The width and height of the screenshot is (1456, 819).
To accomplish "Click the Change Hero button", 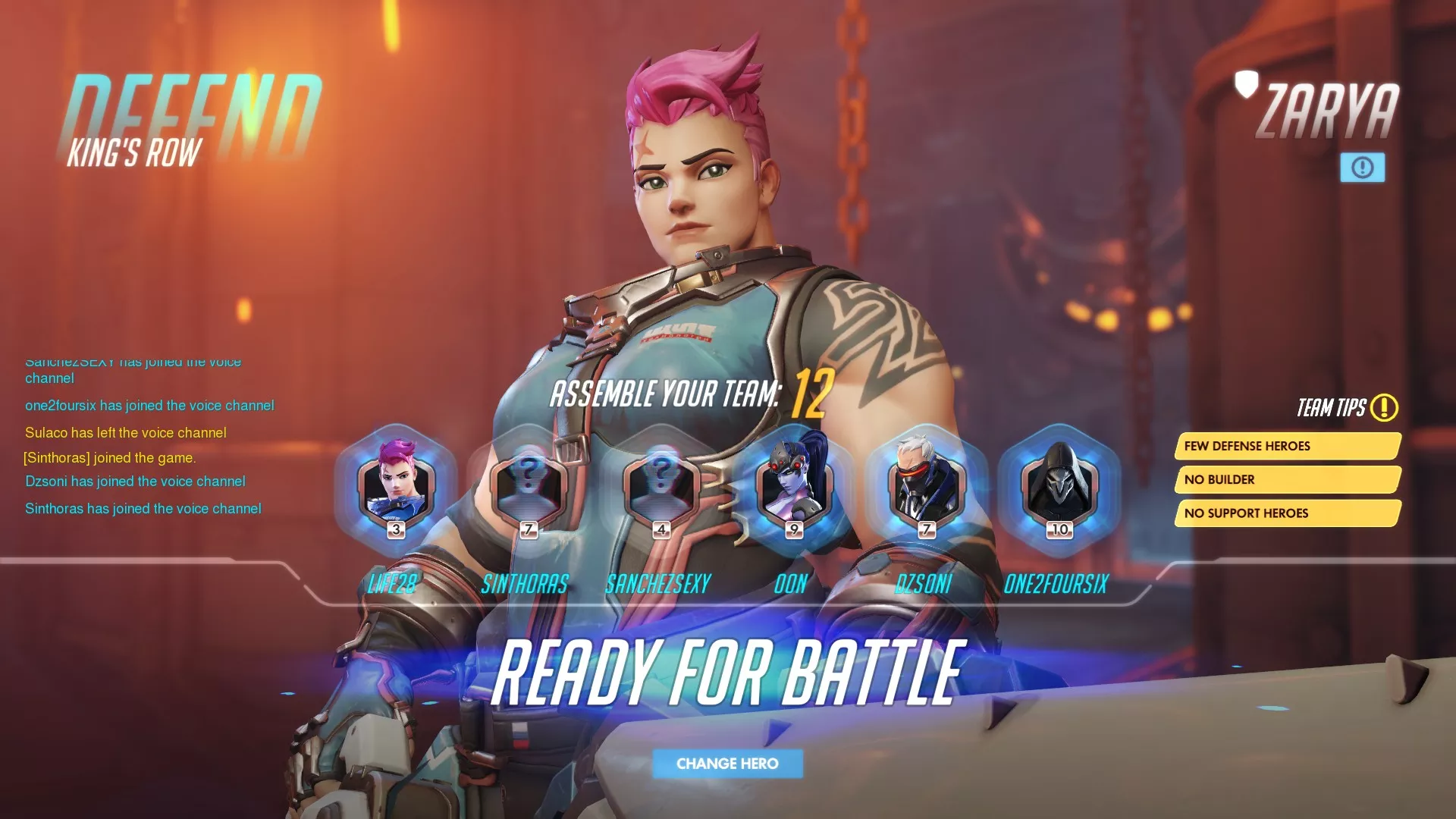I will point(726,764).
